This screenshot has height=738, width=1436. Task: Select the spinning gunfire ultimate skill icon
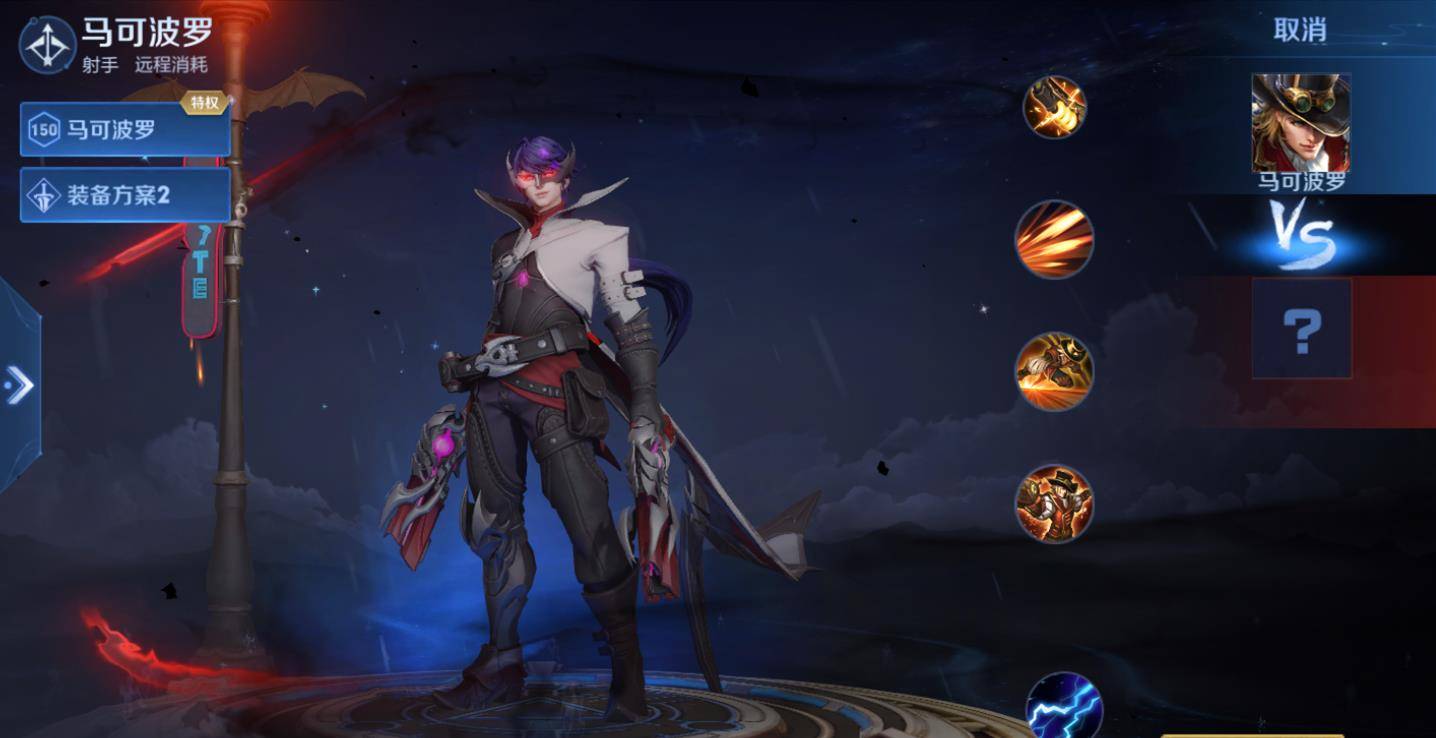click(x=1054, y=504)
